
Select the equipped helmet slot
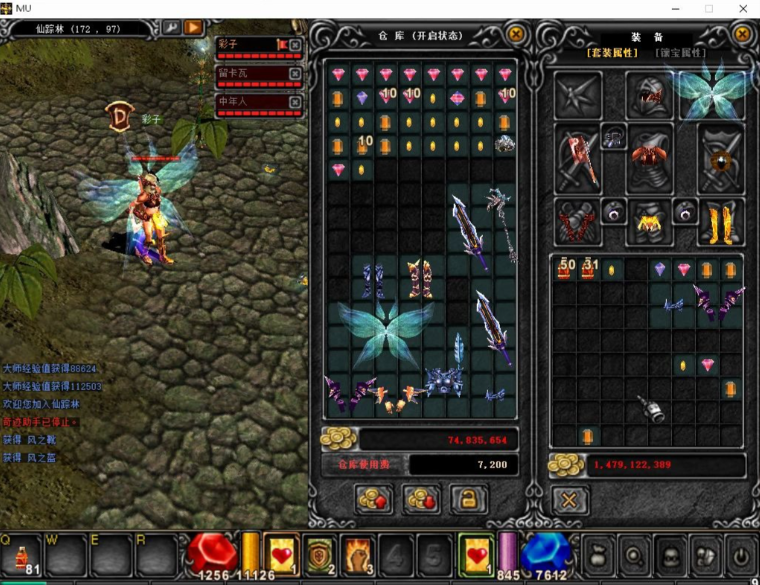tap(648, 95)
